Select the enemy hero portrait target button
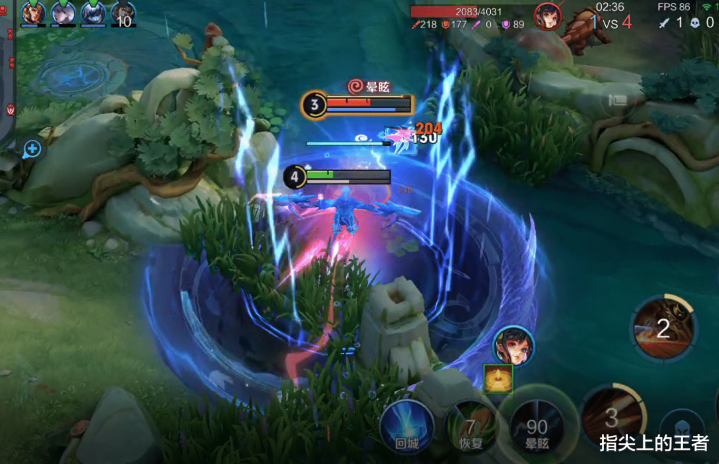Screen dimensions: 719x464 click(514, 346)
